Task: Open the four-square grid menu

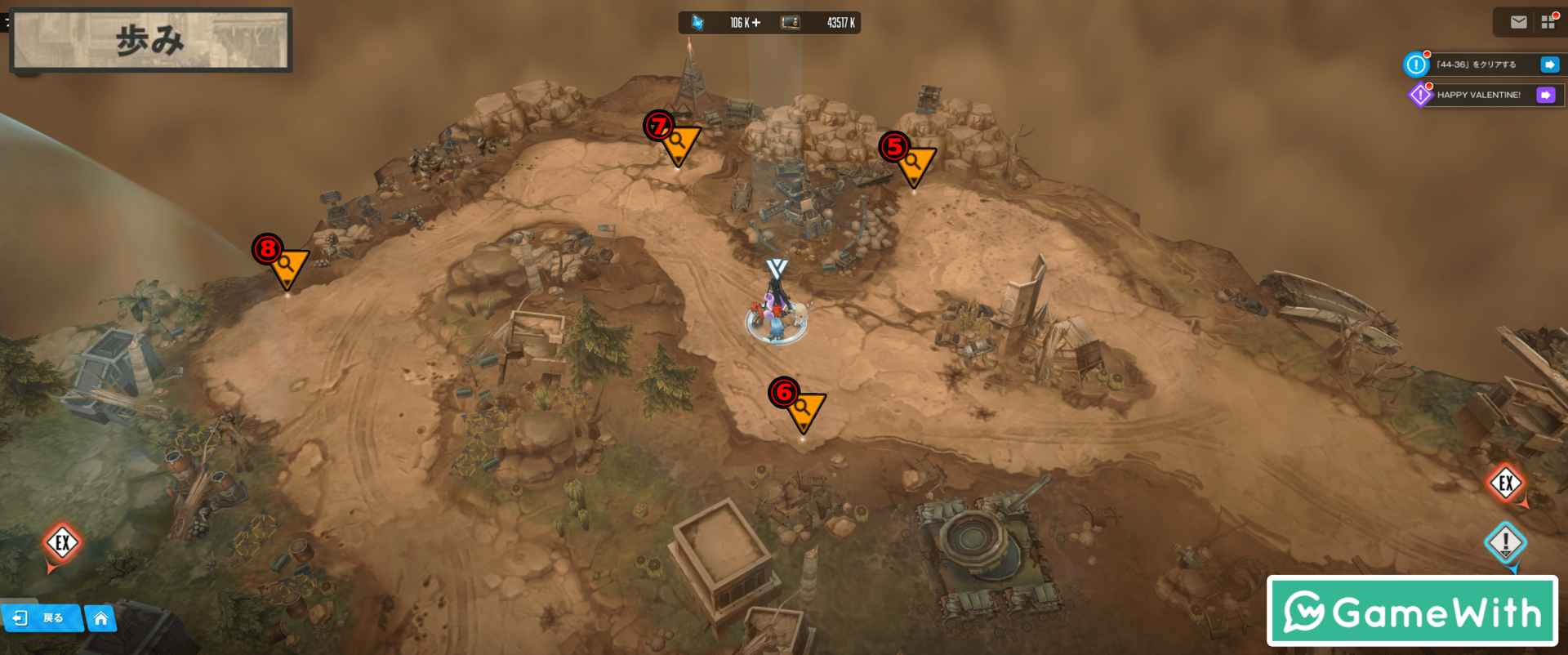Action: point(1548,22)
